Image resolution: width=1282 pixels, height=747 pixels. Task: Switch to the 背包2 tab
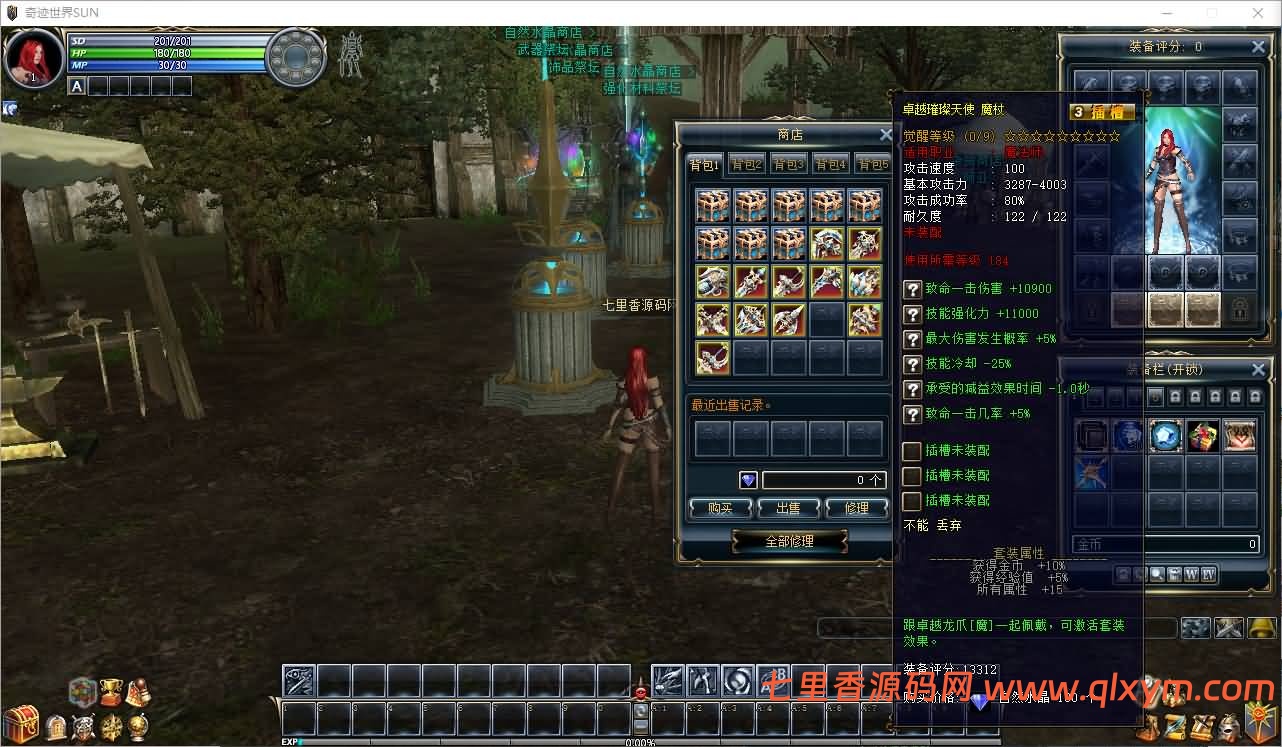[x=746, y=165]
